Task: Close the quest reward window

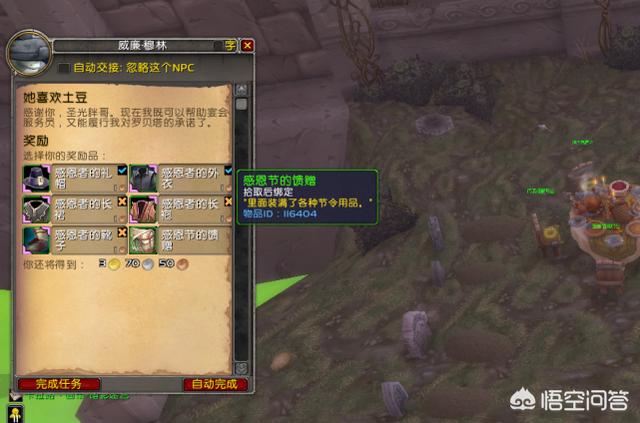Action: pos(247,45)
